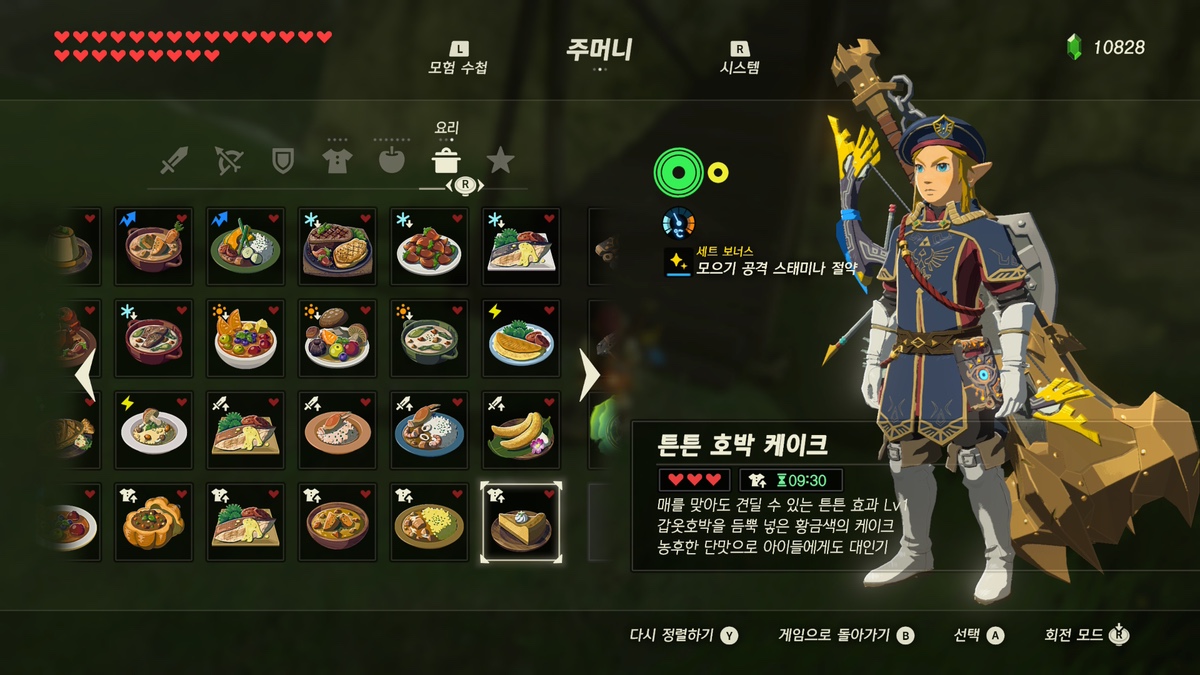This screenshot has height=675, width=1200.
Task: Select the shield category tab
Action: [283, 160]
